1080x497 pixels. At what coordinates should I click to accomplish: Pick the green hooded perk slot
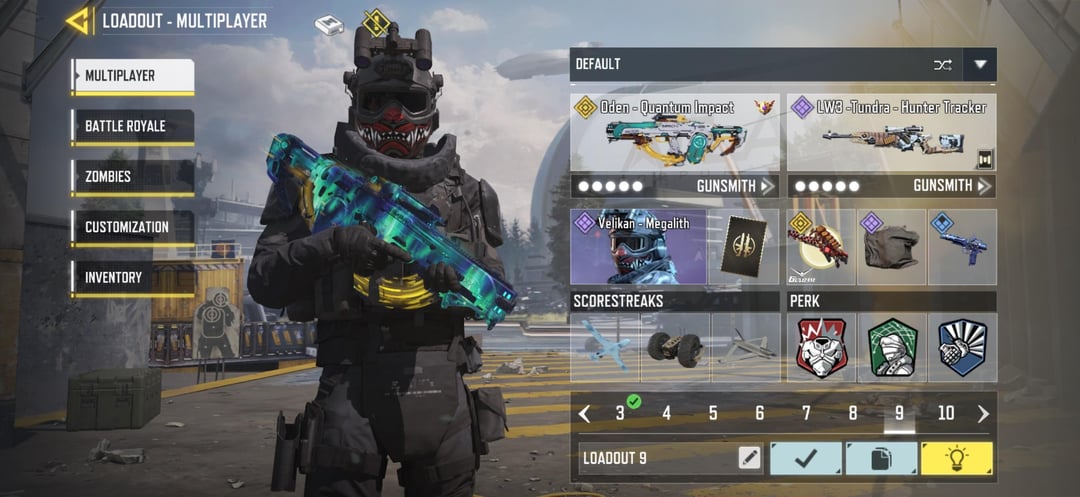click(891, 348)
